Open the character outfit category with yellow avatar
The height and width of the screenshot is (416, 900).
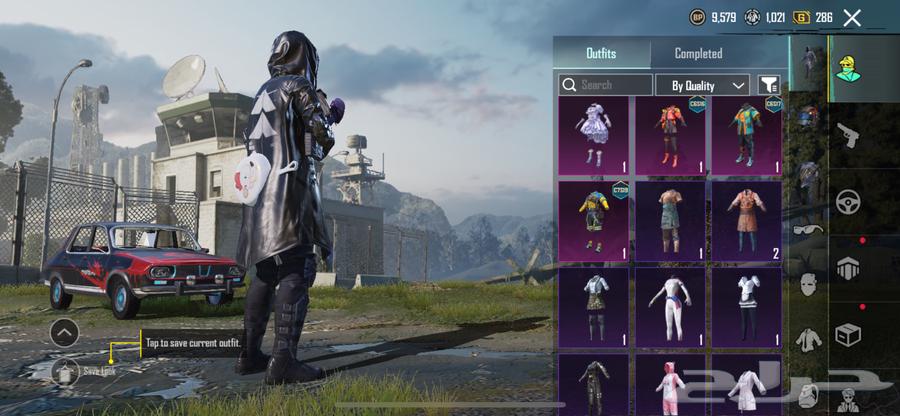(848, 69)
